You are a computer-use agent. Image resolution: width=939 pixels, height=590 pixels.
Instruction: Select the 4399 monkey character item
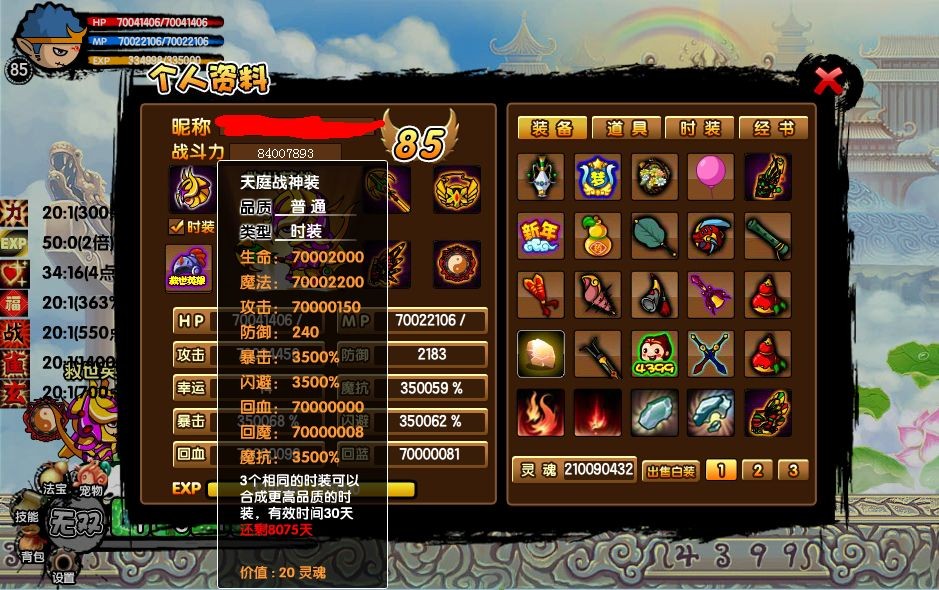654,354
